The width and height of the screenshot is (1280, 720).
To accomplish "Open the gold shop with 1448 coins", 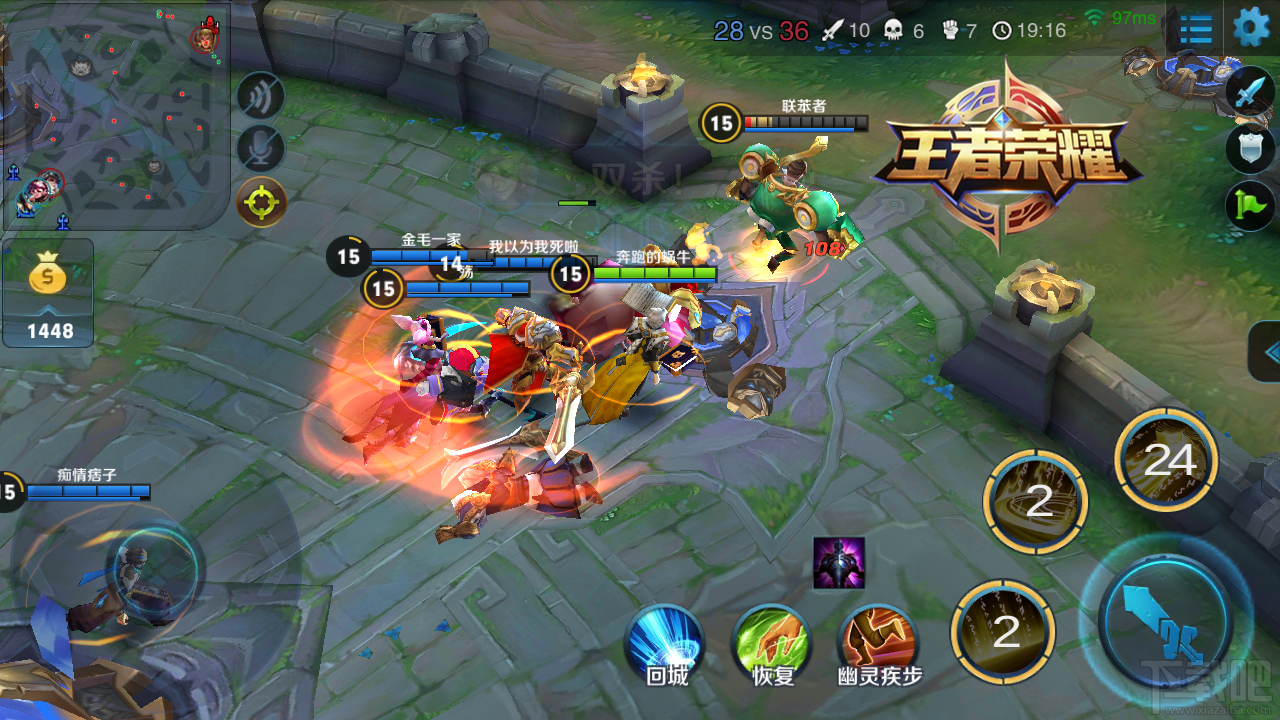I will point(49,293).
